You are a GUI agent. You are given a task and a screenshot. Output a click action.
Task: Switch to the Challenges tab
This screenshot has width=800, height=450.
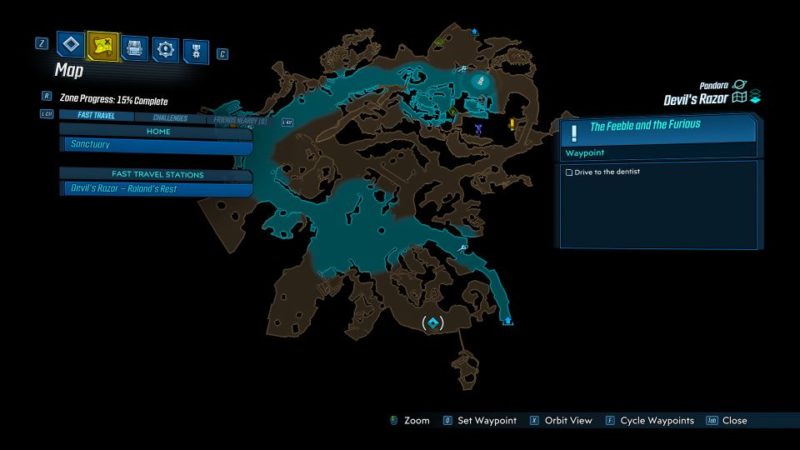[x=169, y=117]
